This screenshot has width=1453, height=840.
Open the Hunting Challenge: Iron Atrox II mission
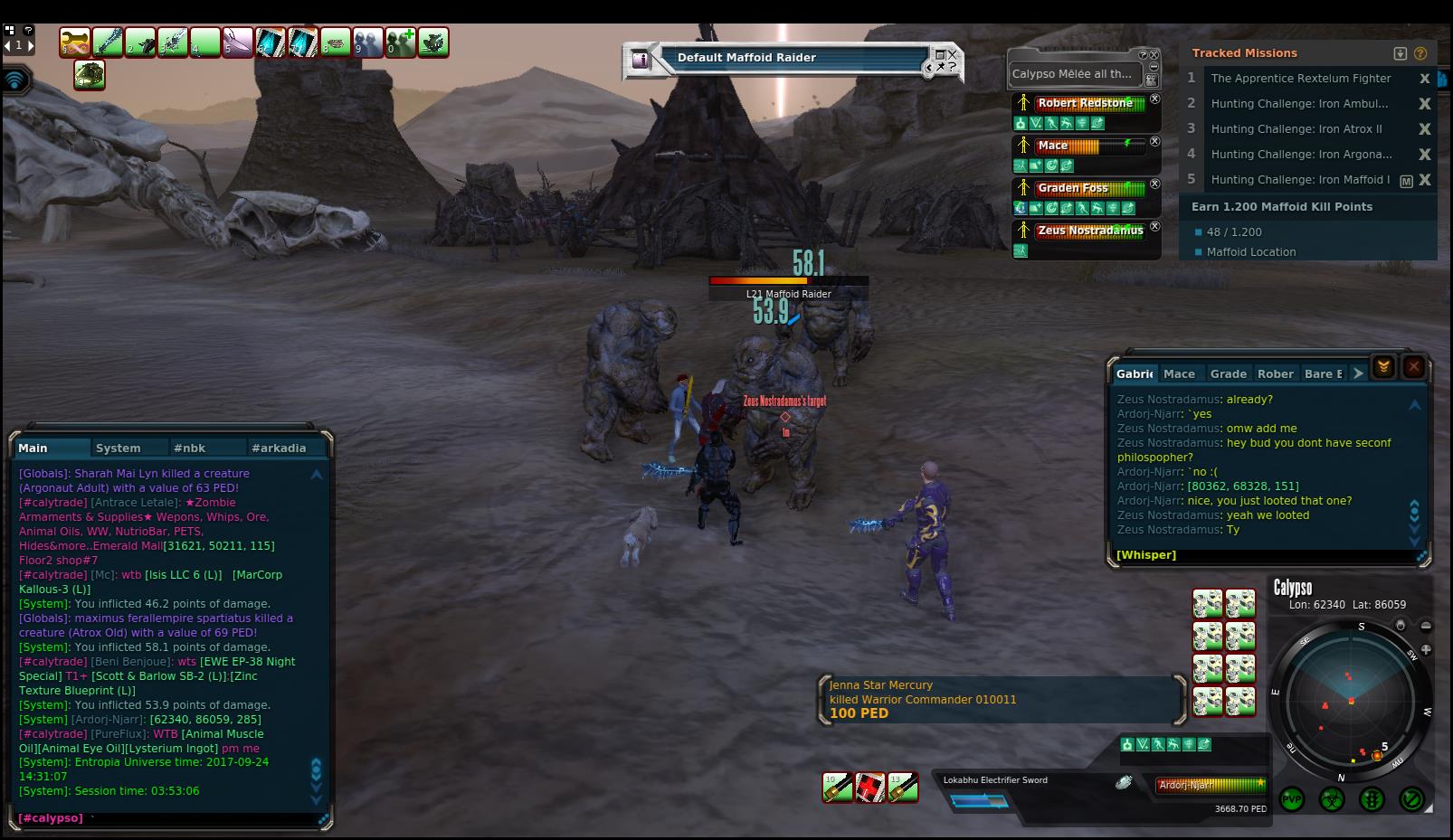[x=1296, y=129]
